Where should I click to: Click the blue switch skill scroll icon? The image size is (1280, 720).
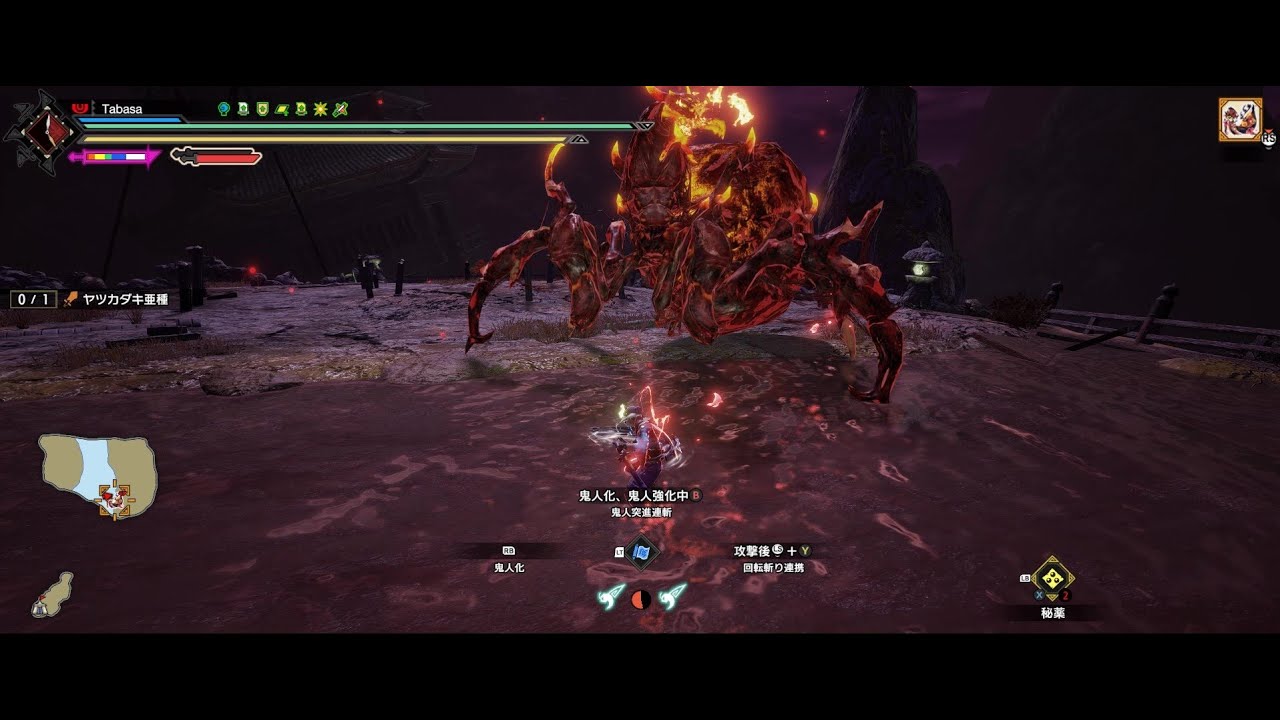pyautogui.click(x=641, y=551)
